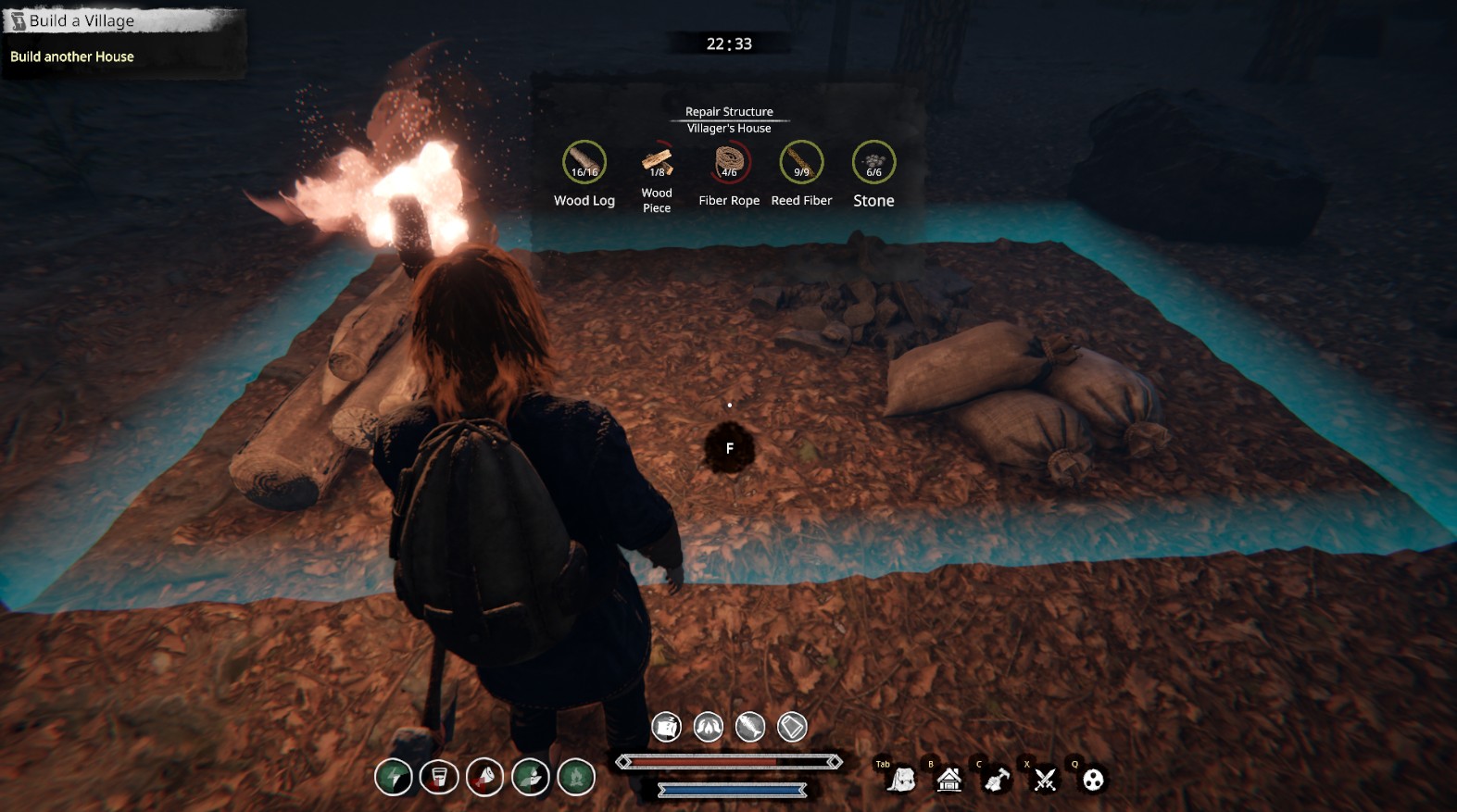The image size is (1457, 812).
Task: Select the campfire warmth status icon
Action: 576,777
